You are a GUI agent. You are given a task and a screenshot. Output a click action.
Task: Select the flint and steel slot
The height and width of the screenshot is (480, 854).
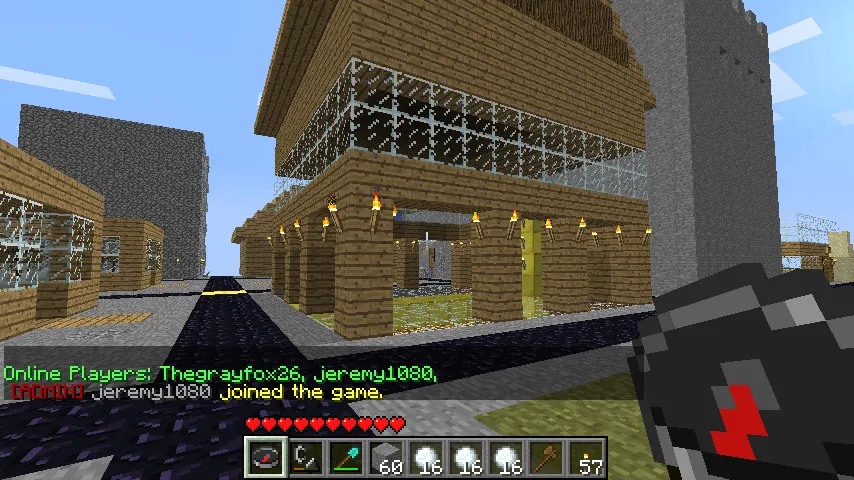(x=306, y=458)
